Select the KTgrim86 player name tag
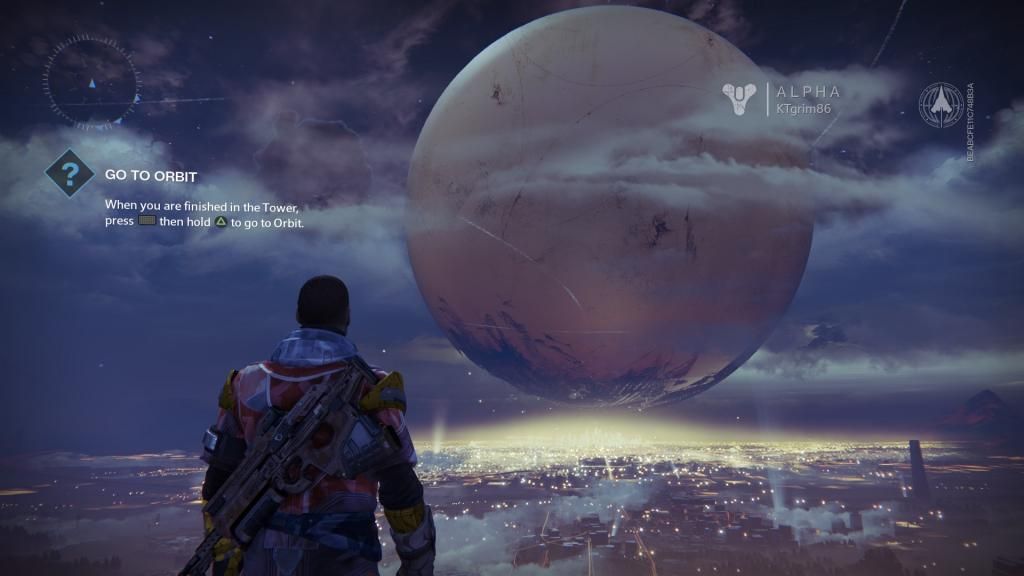The height and width of the screenshot is (576, 1024). [x=804, y=107]
